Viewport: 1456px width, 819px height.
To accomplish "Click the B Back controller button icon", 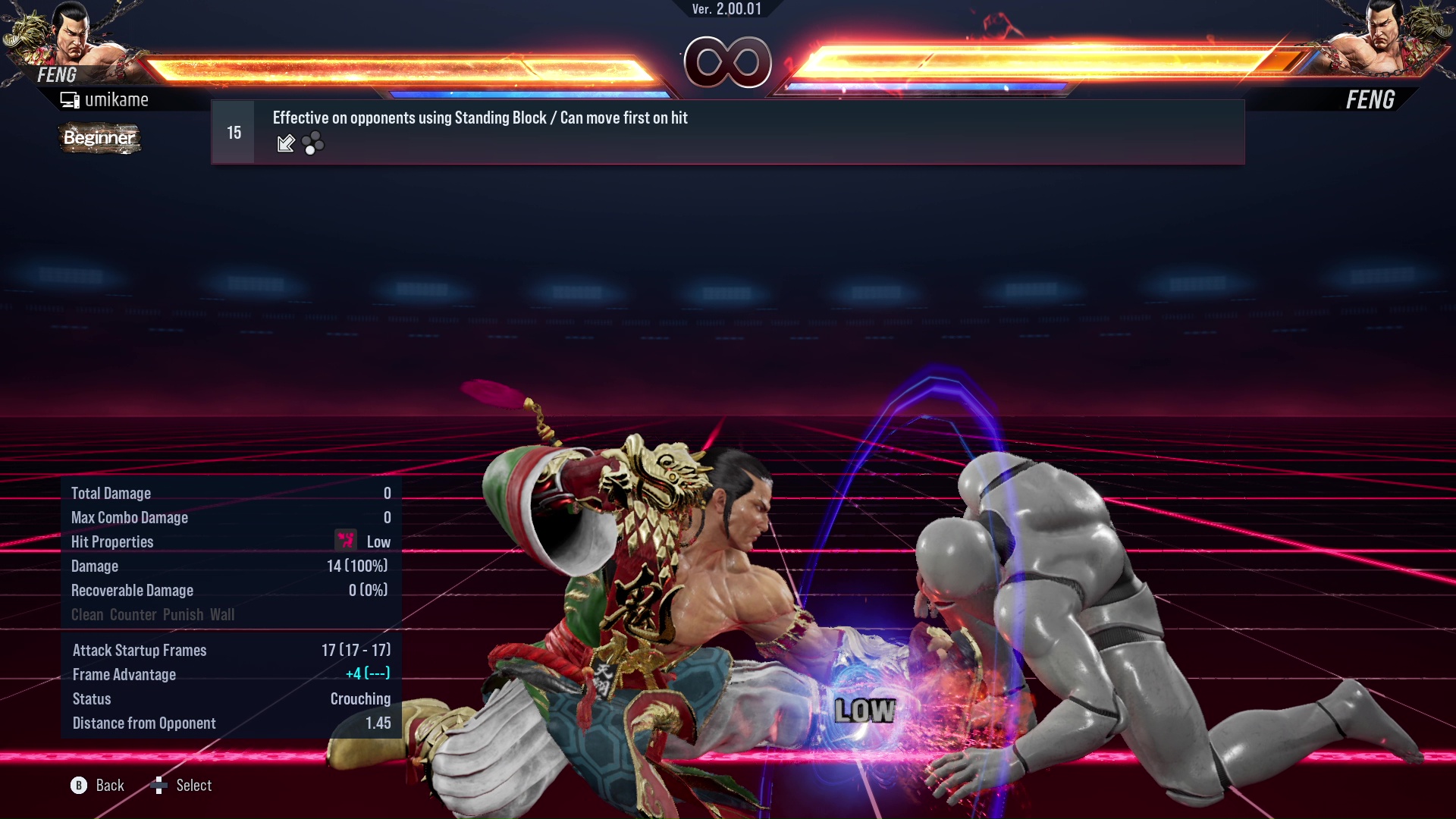I will pyautogui.click(x=78, y=785).
